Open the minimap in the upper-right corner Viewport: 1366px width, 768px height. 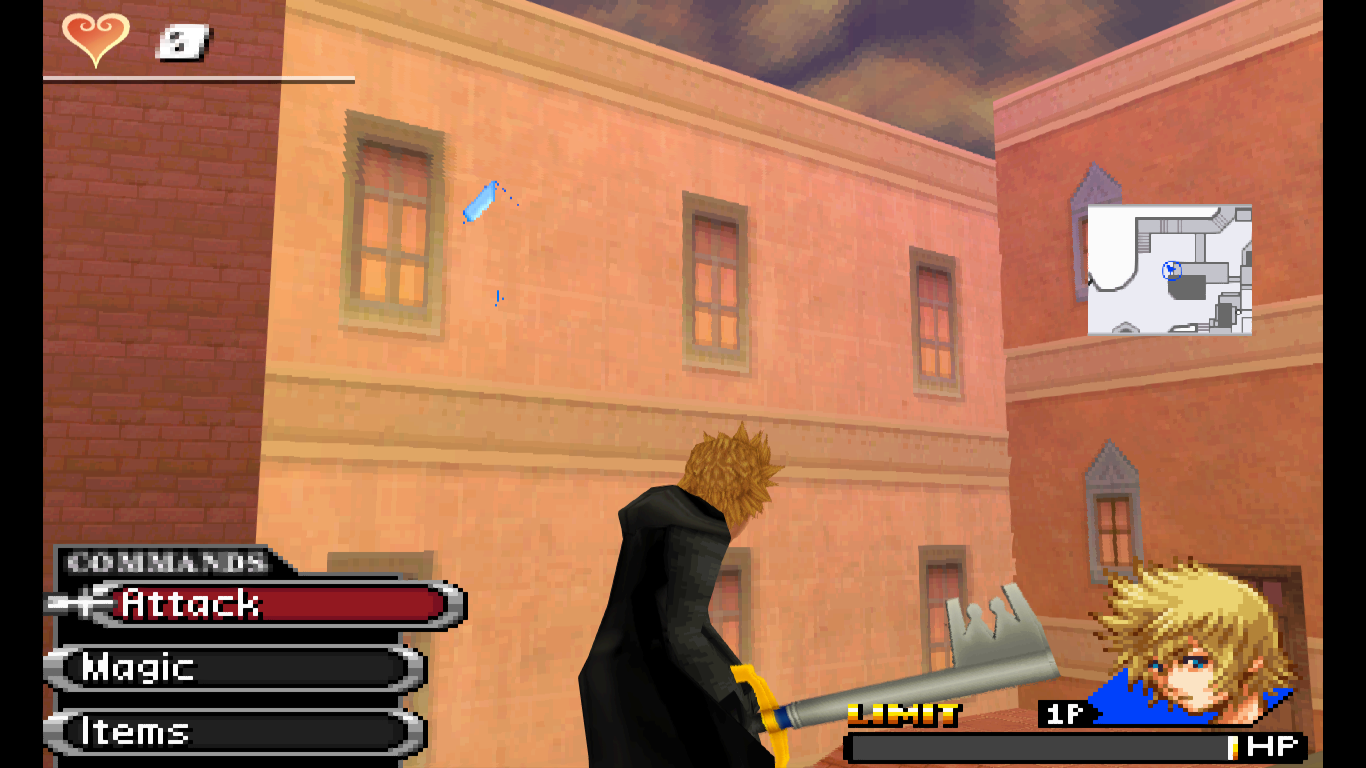click(x=1168, y=268)
